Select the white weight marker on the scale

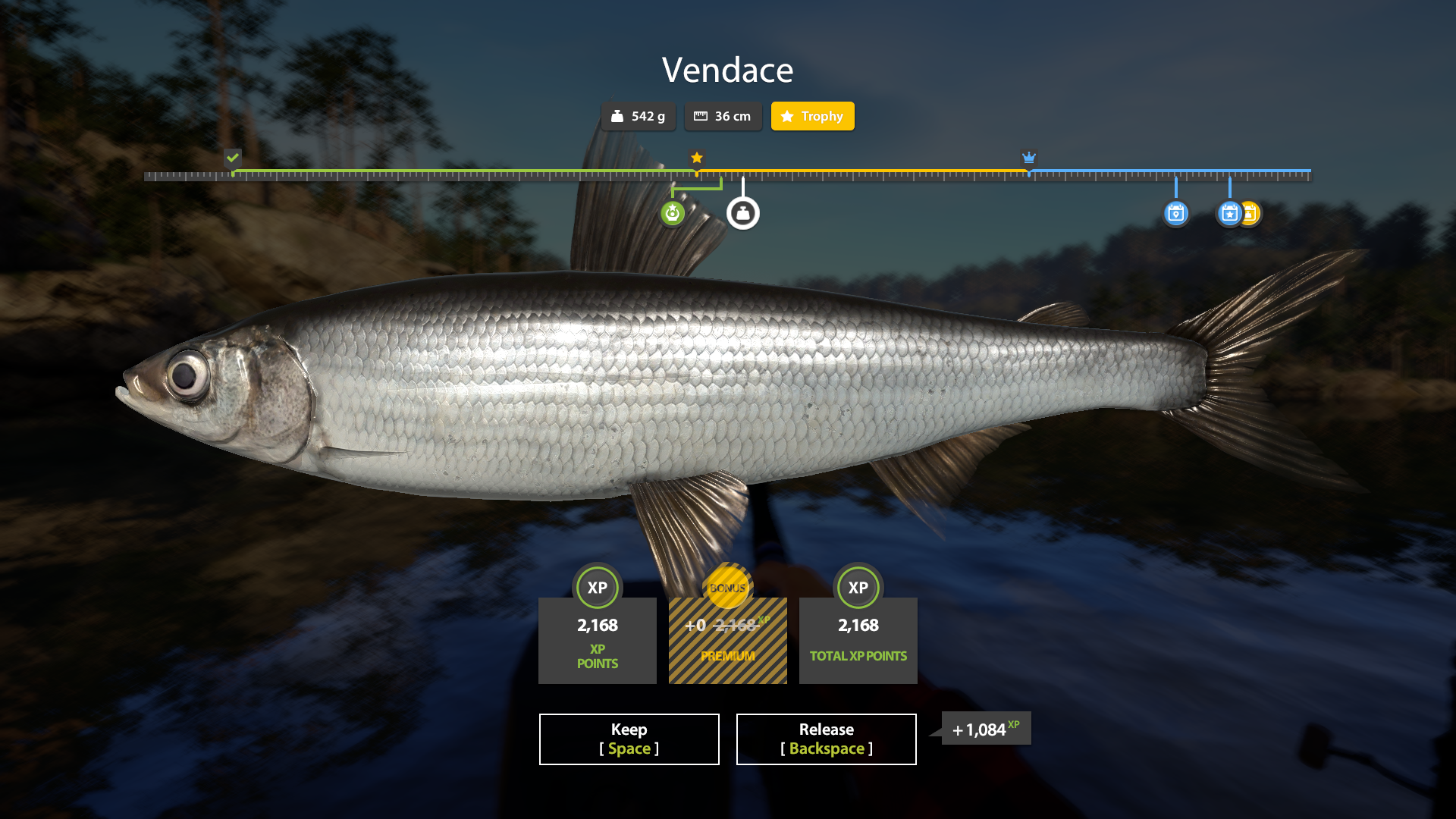click(x=743, y=214)
